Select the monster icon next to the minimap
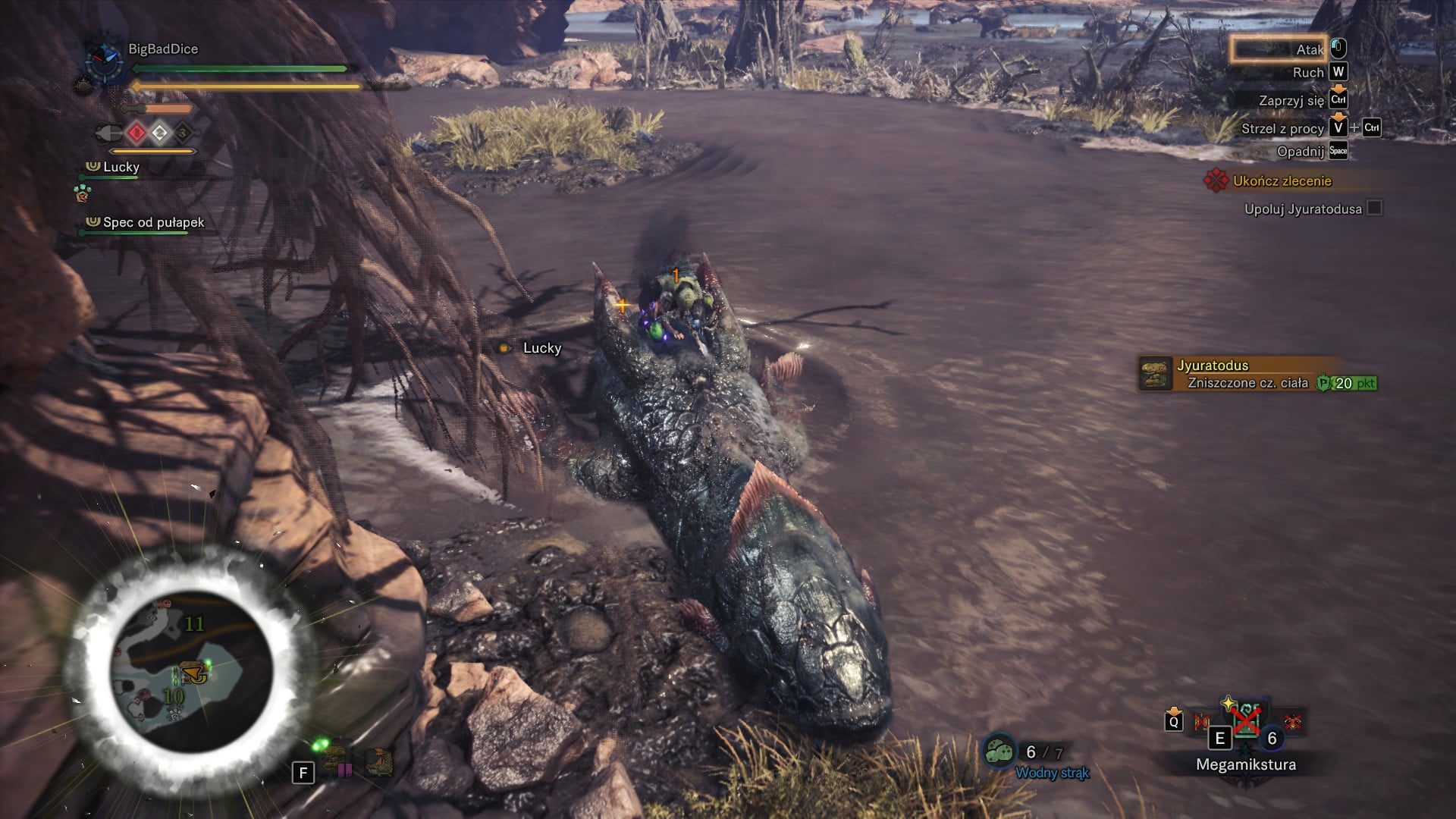The image size is (1456, 819). coord(379,763)
